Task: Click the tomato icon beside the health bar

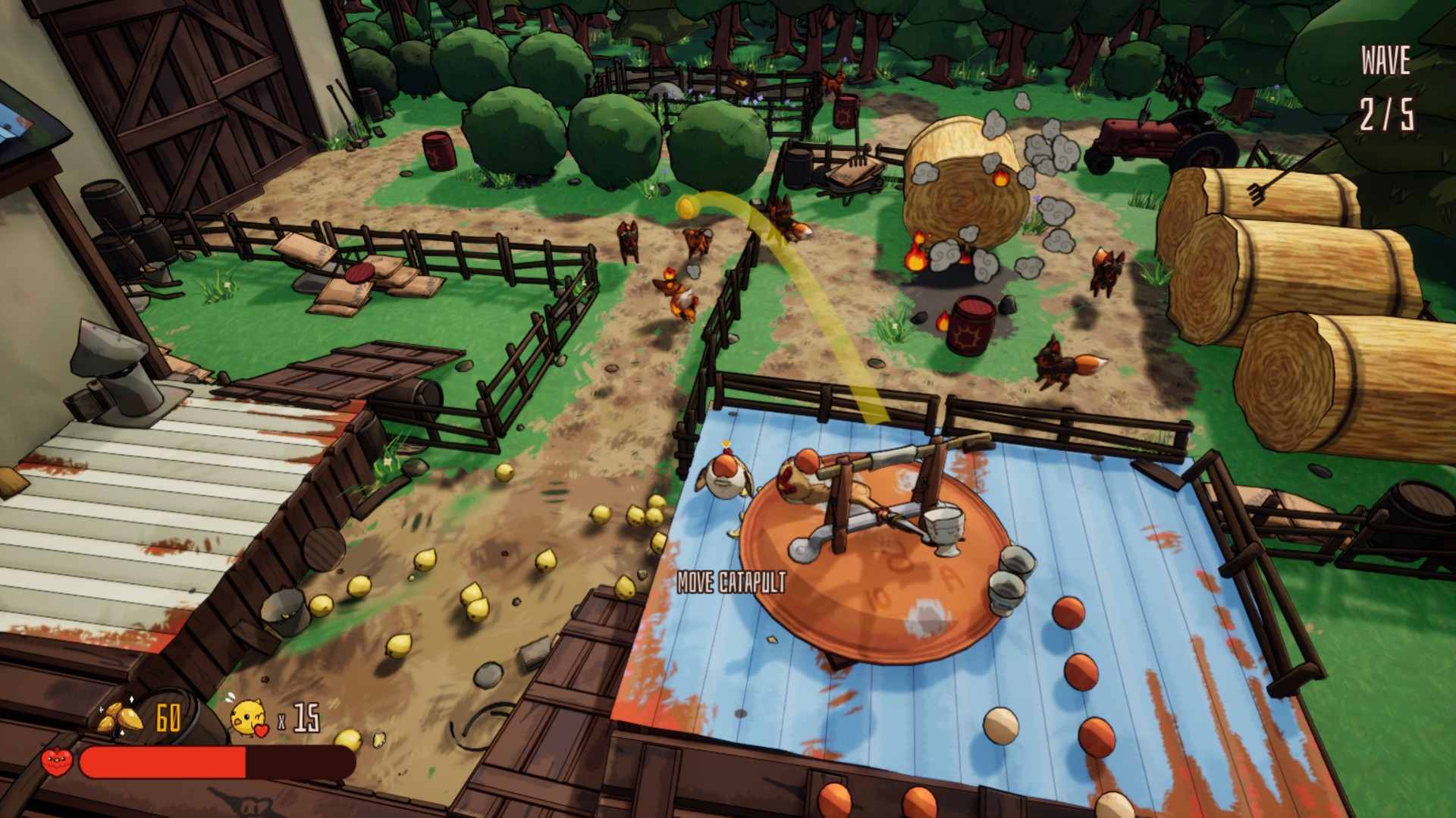Action: click(57, 760)
